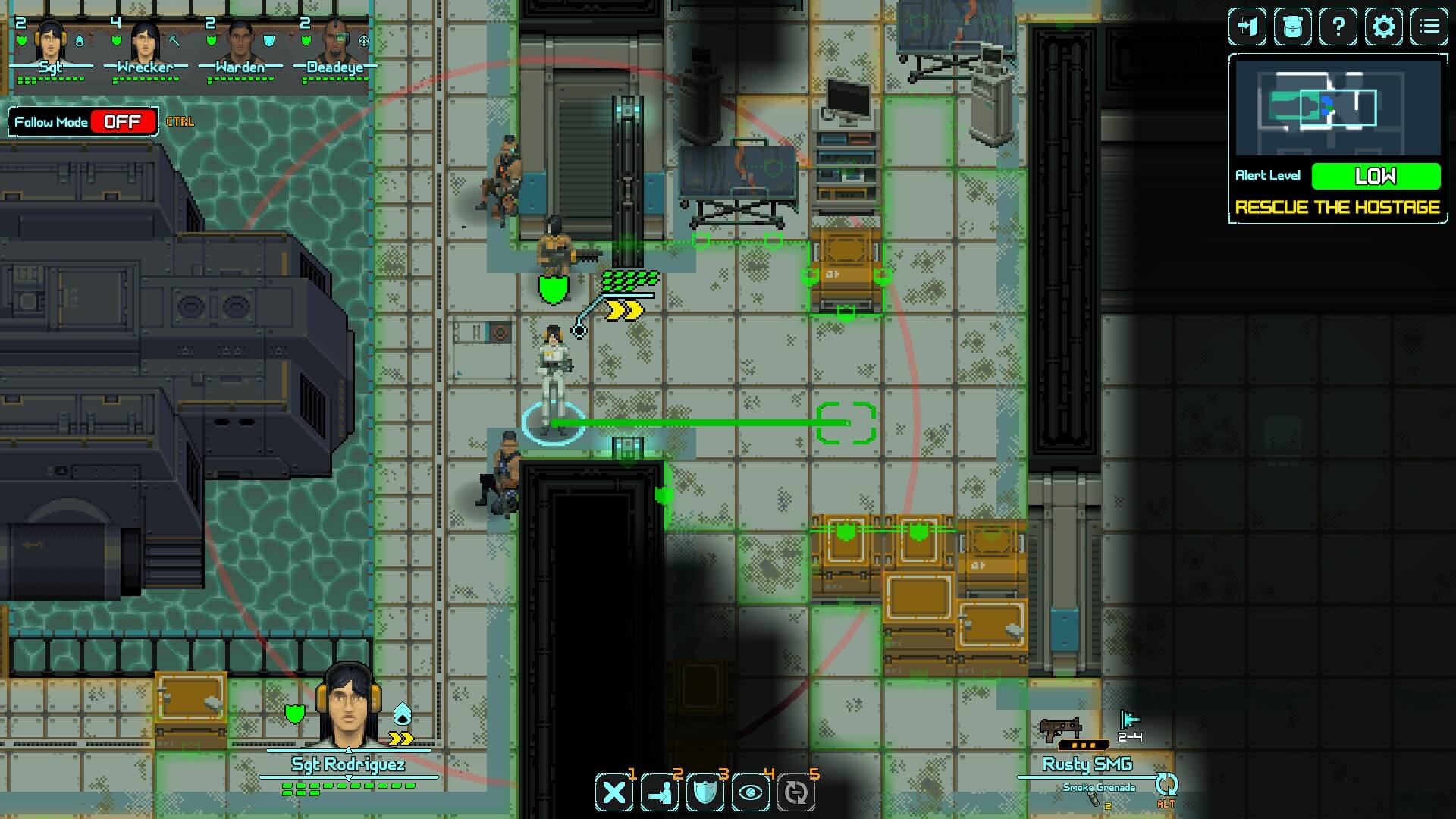The height and width of the screenshot is (819, 1456).
Task: Activate the move-to-person action icon
Action: coord(660,793)
